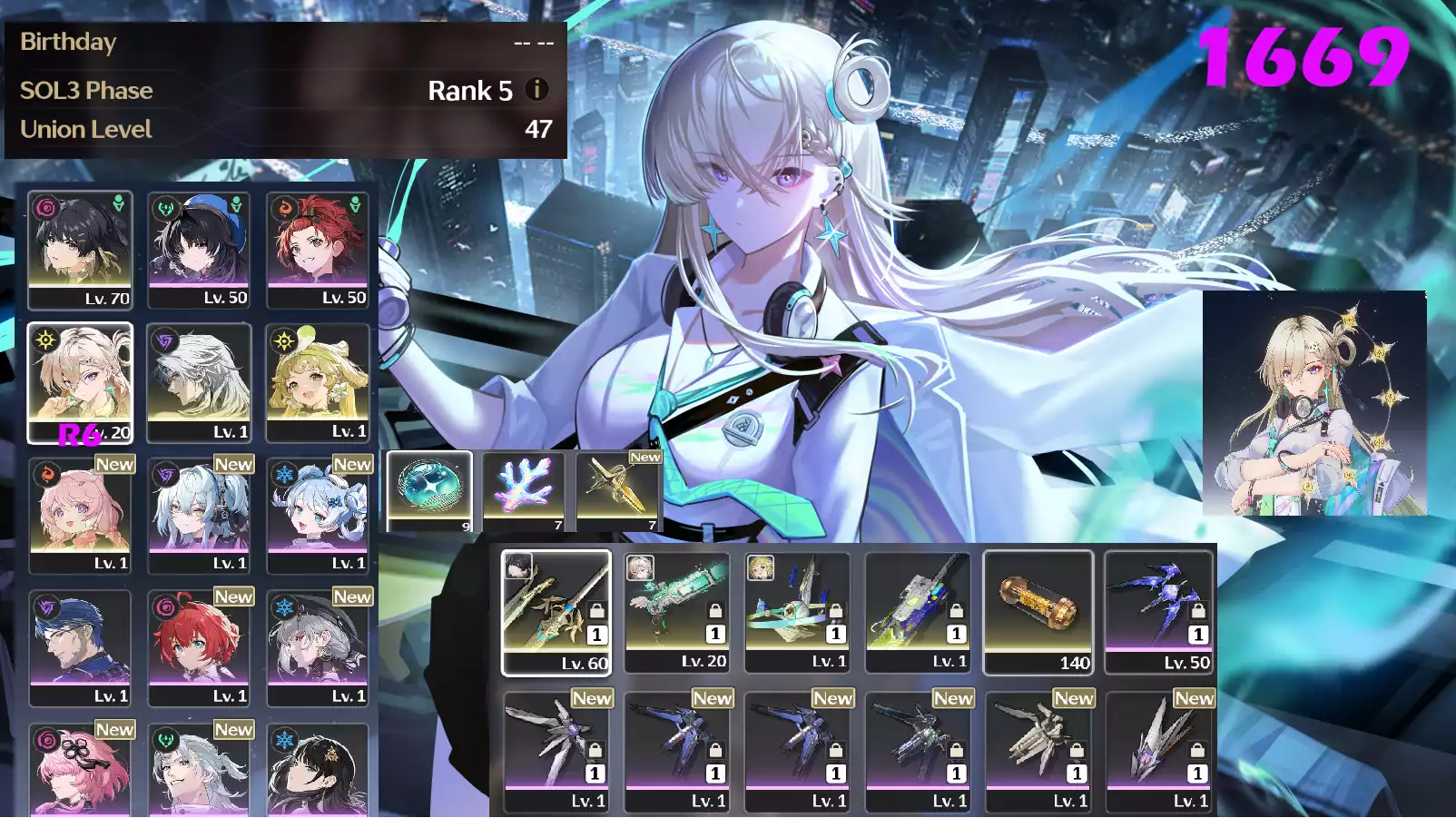Click the lock icon on the Lv.20 weapon
Viewport: 1456px width, 818px height.
713,610
